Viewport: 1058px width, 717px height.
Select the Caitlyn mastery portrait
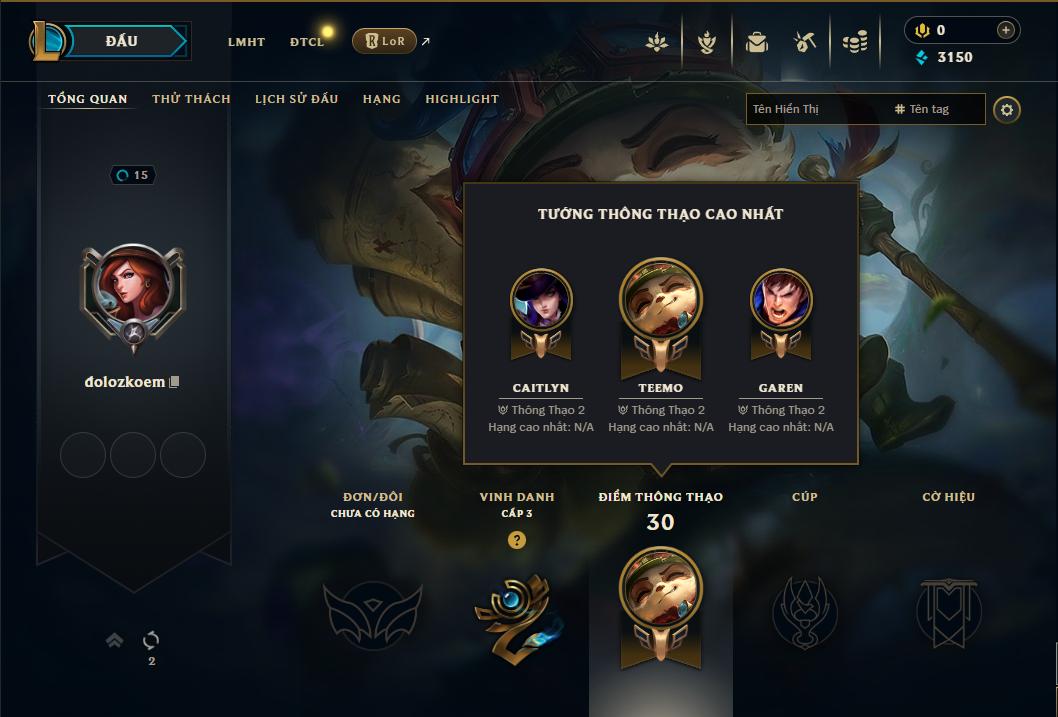point(541,301)
